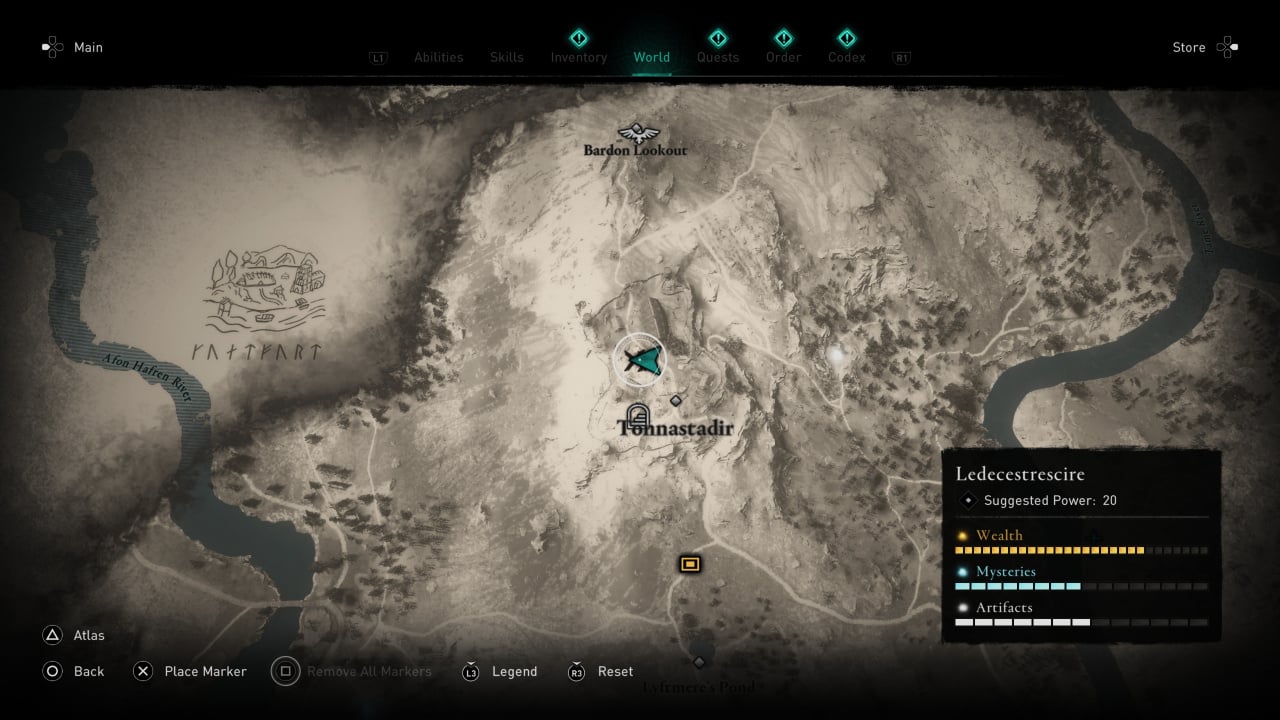Select the Lyfrmere's Pond diamond marker
This screenshot has height=720, width=1280.
699,662
